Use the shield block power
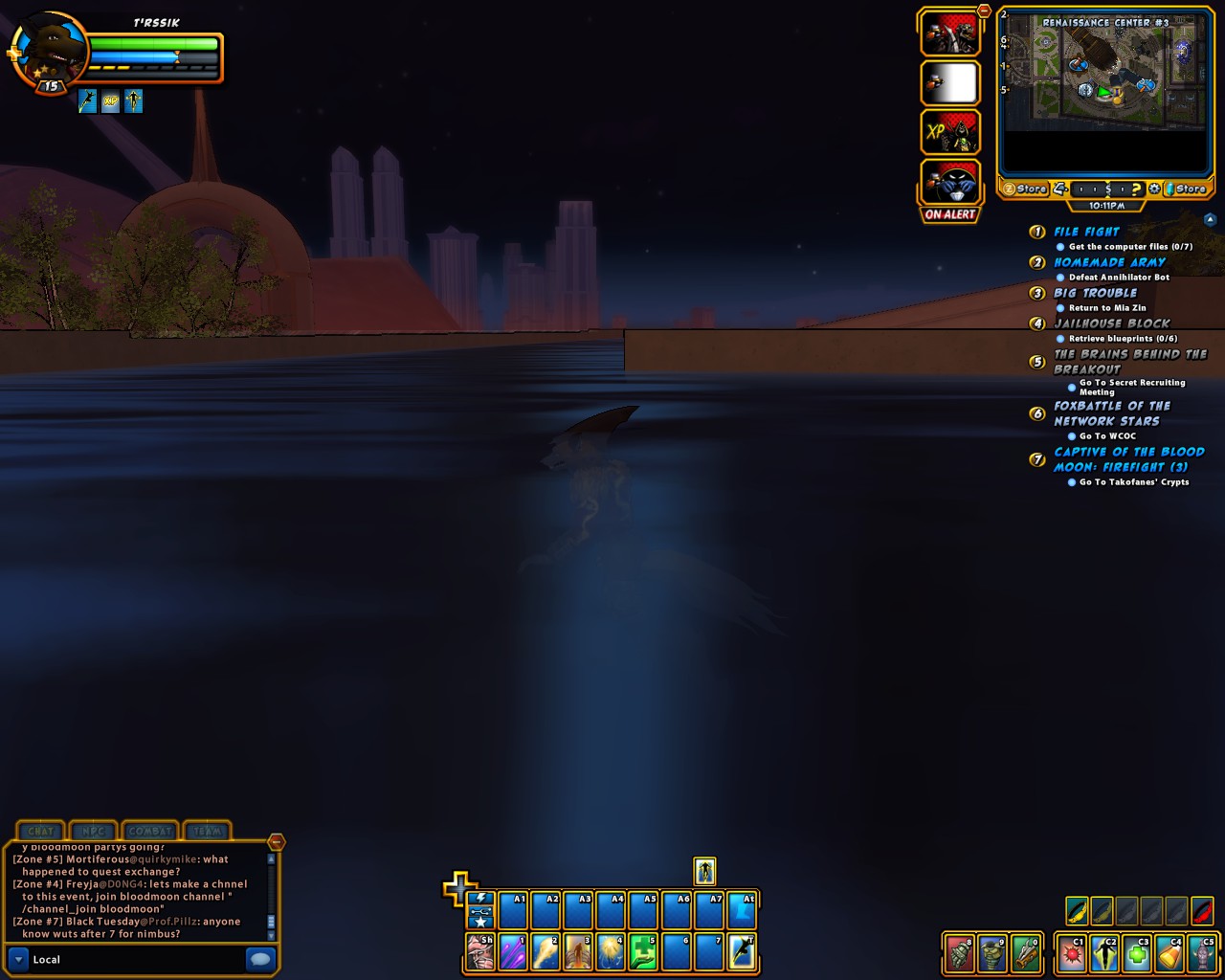 (x=479, y=952)
